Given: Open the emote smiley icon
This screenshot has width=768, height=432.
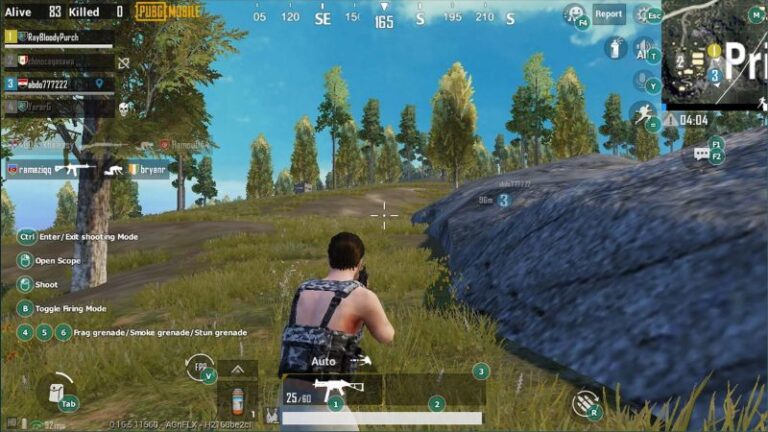Looking at the screenshot, I should pyautogui.click(x=574, y=14).
